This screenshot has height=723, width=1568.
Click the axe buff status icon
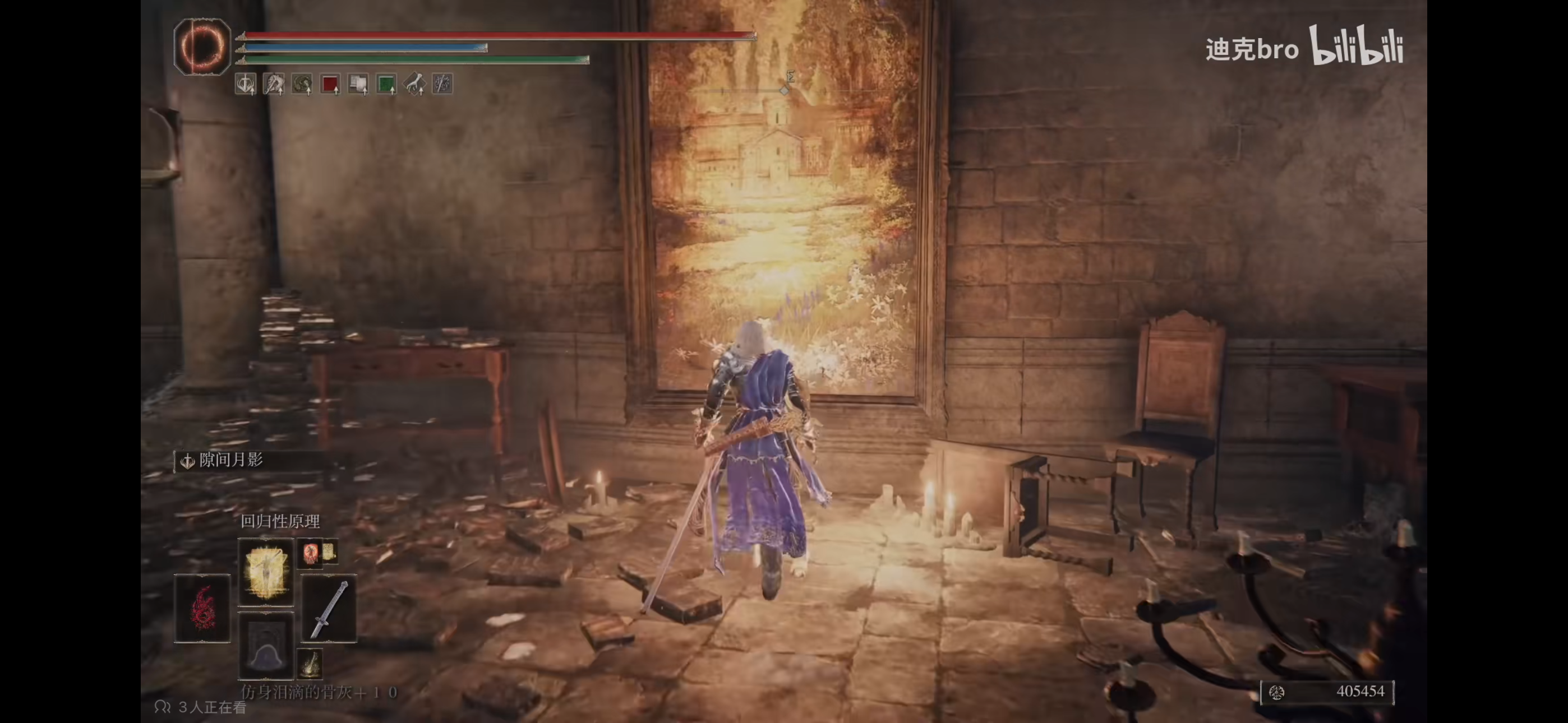coord(273,84)
